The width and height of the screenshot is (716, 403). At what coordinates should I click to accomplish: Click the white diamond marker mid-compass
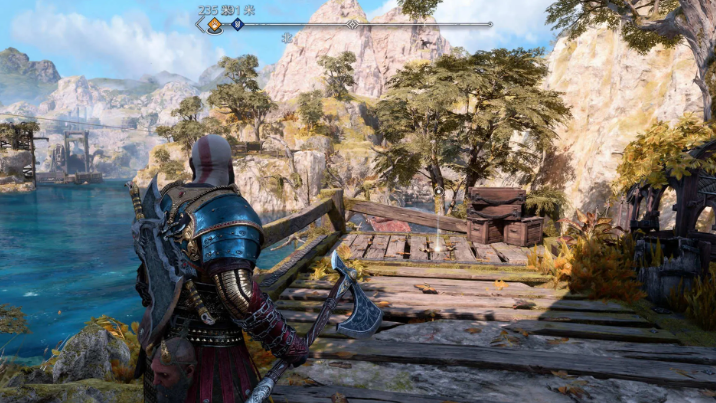pyautogui.click(x=352, y=24)
